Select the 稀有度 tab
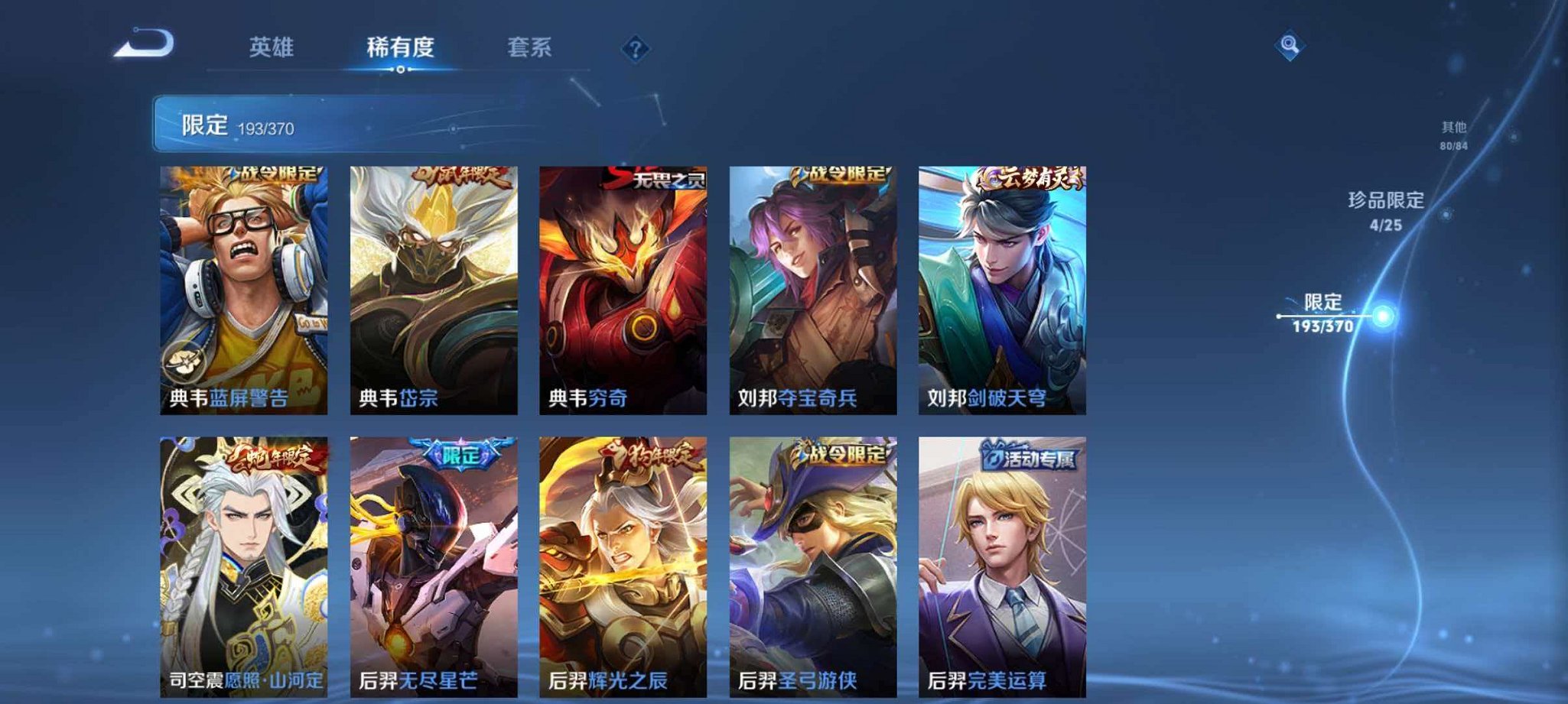Screen dimensions: 1568x704 coord(400,47)
